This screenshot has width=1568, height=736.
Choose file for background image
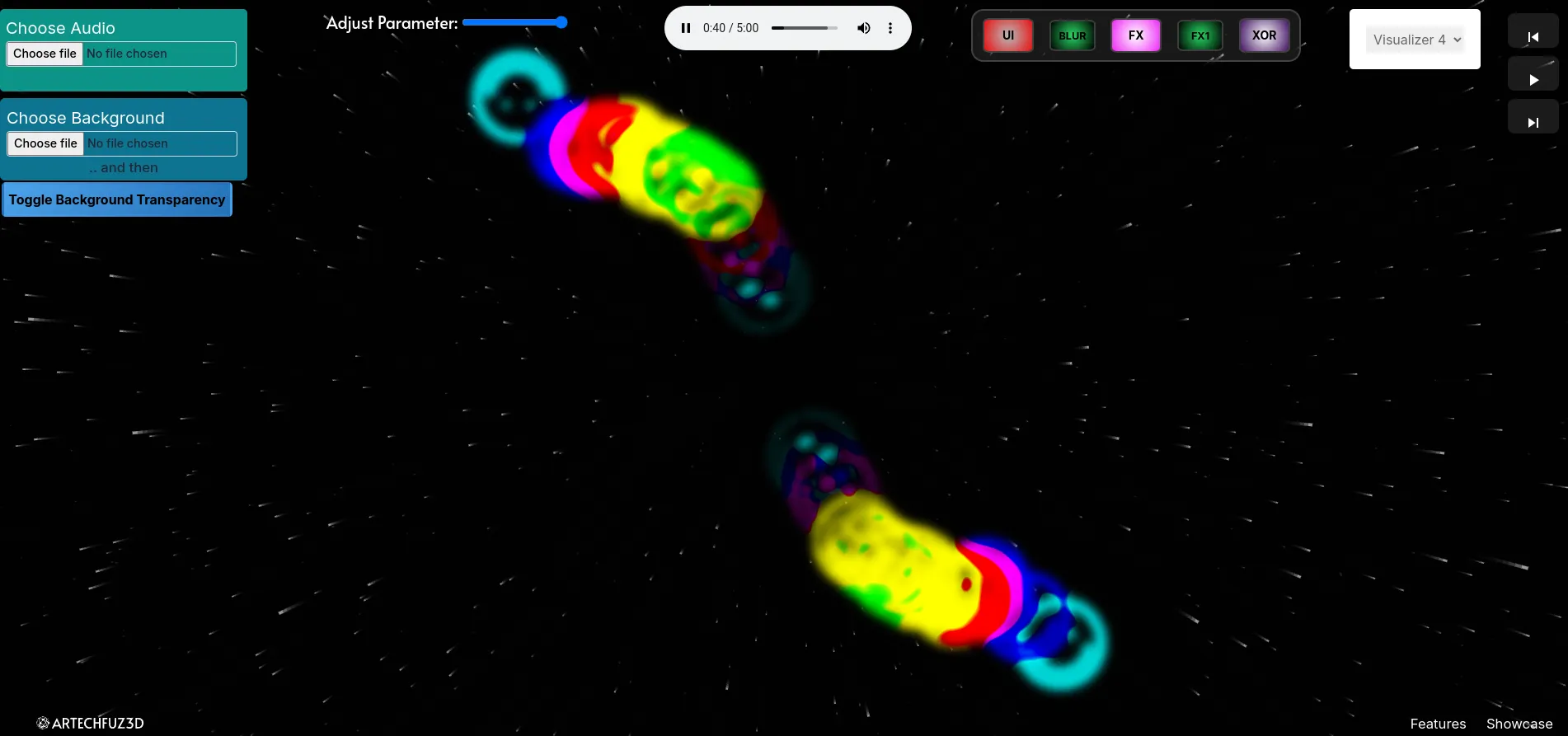[45, 143]
